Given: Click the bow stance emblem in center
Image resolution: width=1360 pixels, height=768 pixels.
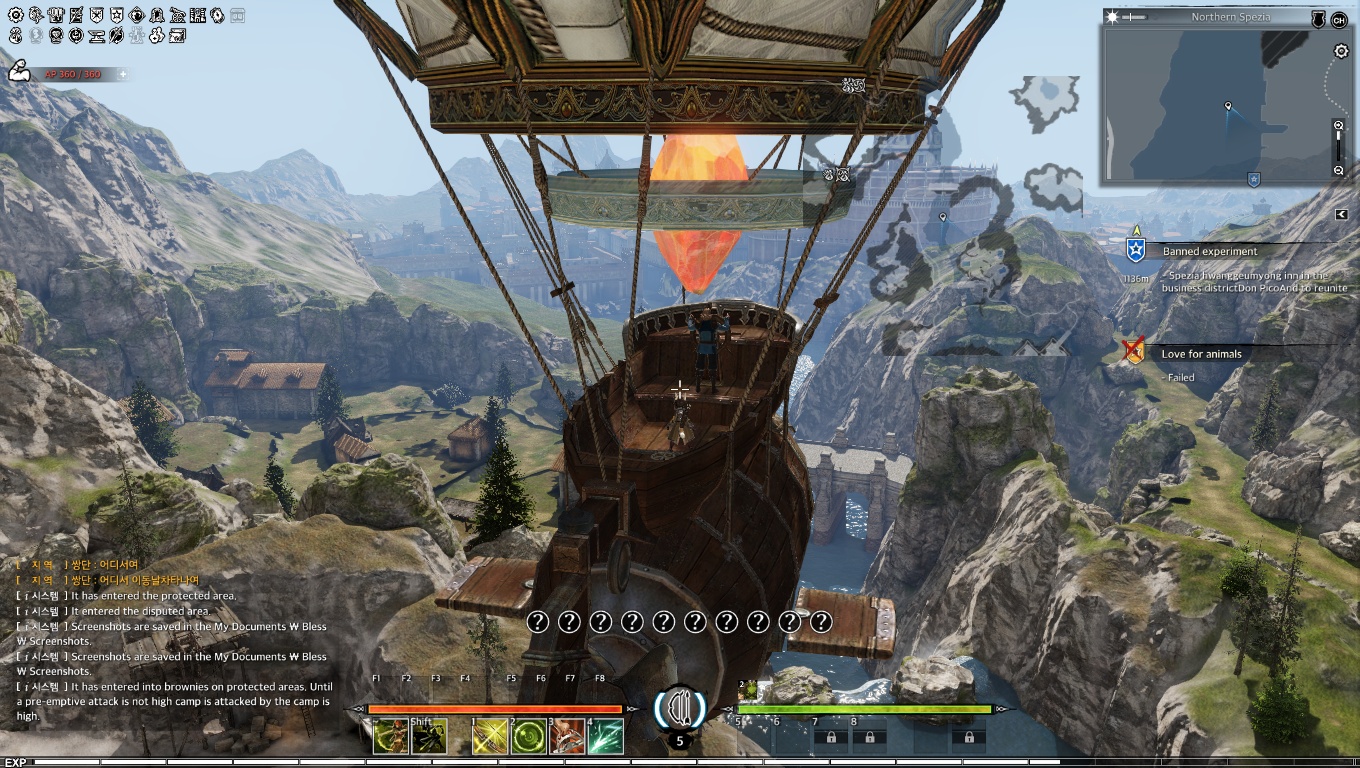Looking at the screenshot, I should (680, 707).
